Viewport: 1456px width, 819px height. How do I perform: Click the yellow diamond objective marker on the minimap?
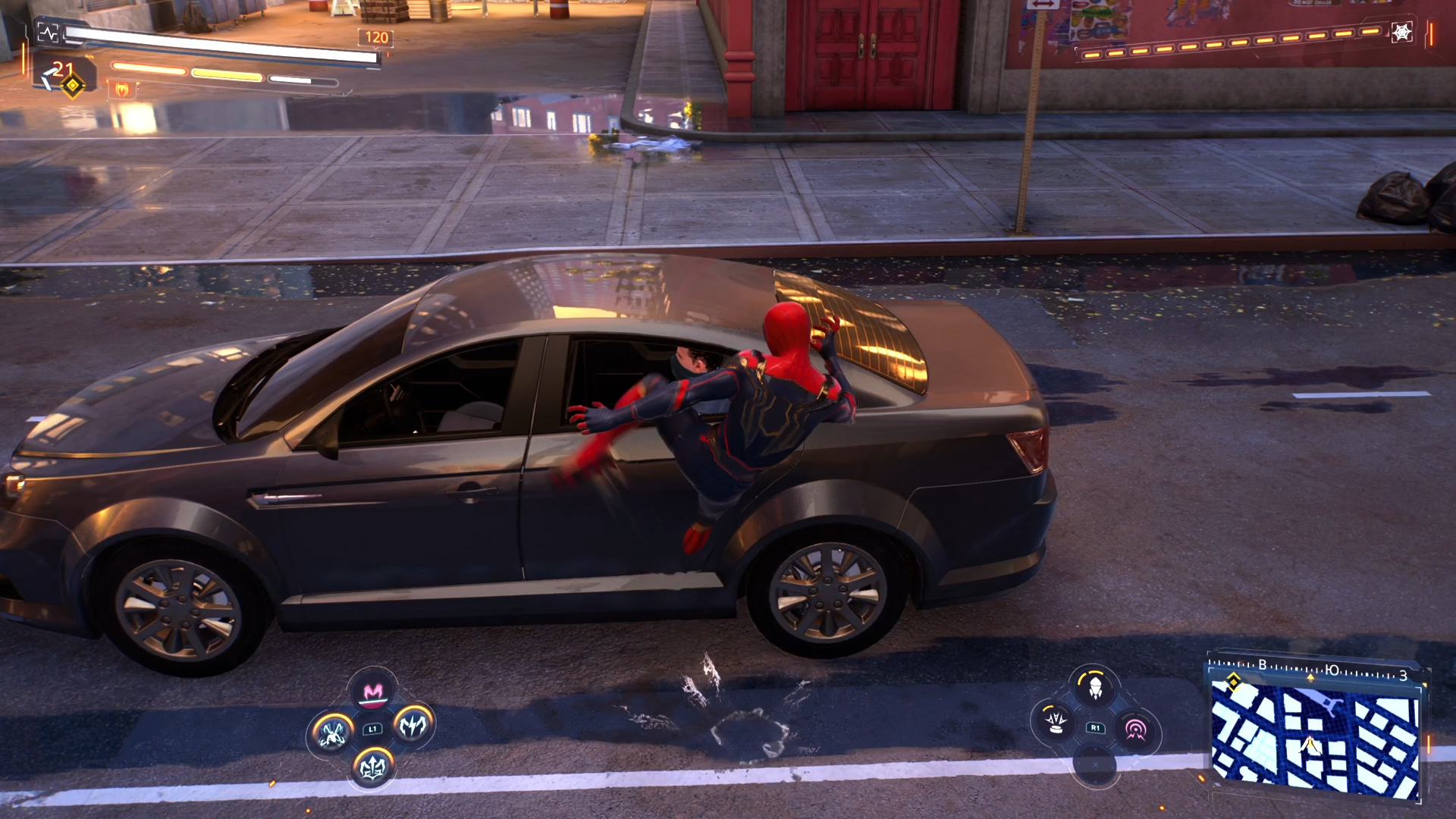[x=1234, y=681]
